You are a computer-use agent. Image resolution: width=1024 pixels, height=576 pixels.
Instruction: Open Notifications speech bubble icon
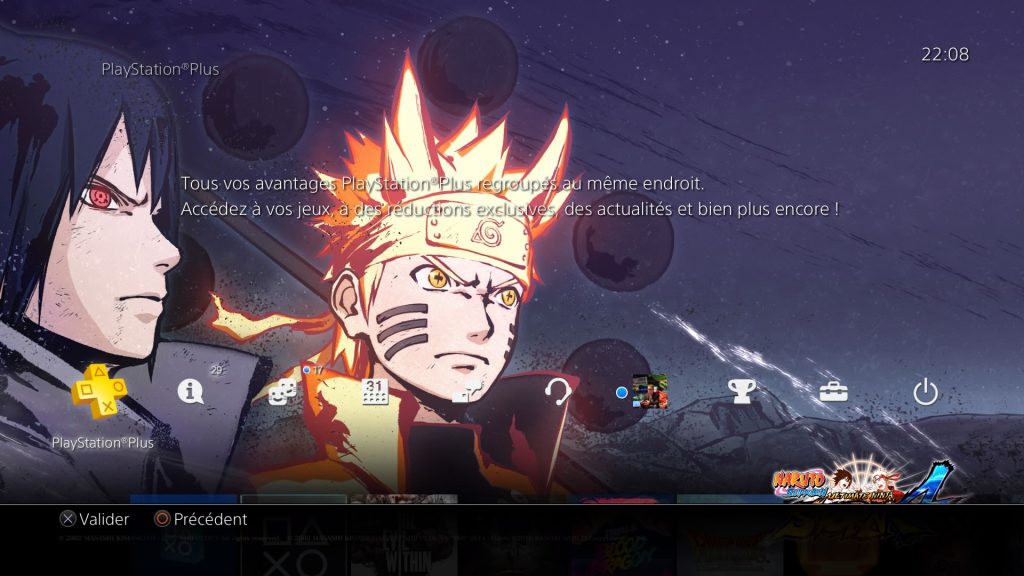[x=190, y=392]
